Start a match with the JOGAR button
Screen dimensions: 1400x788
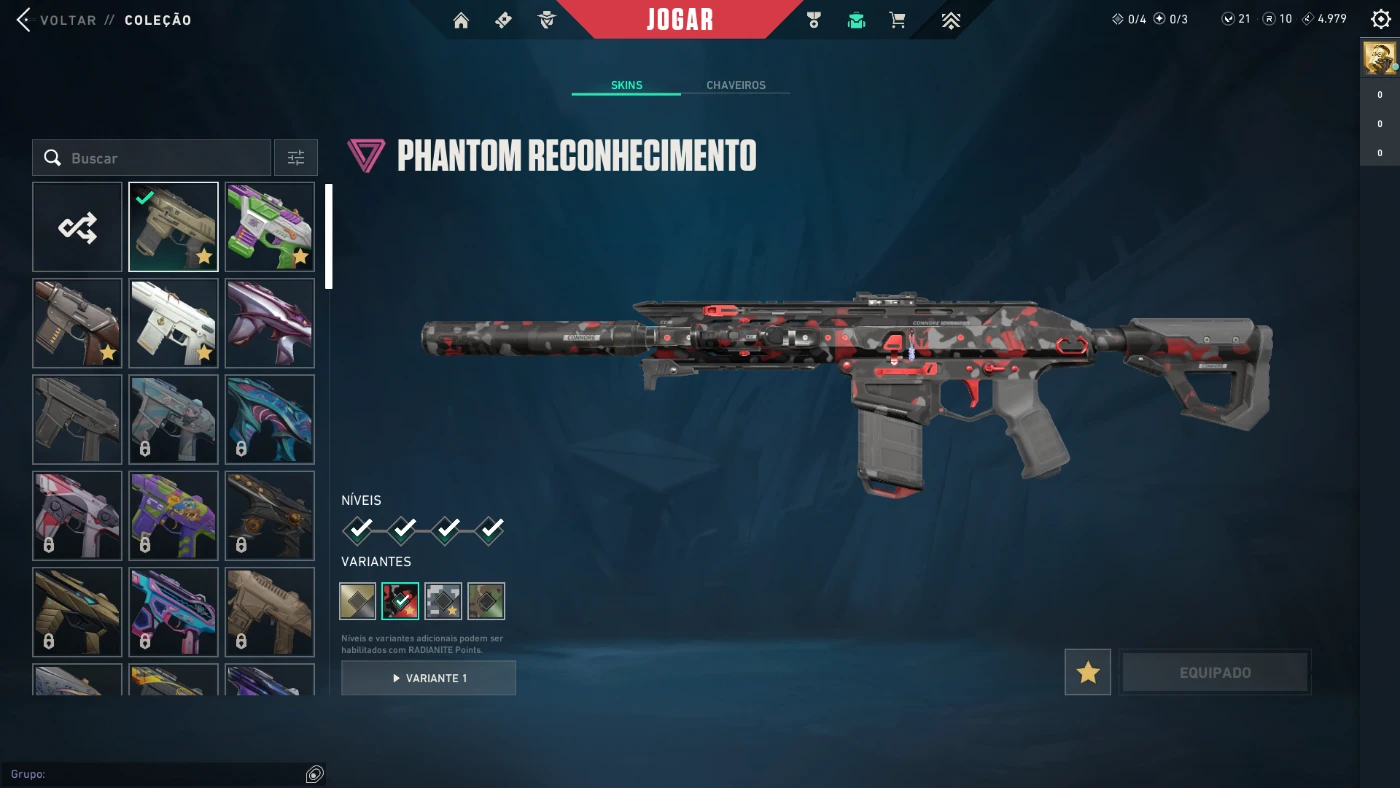coord(680,20)
